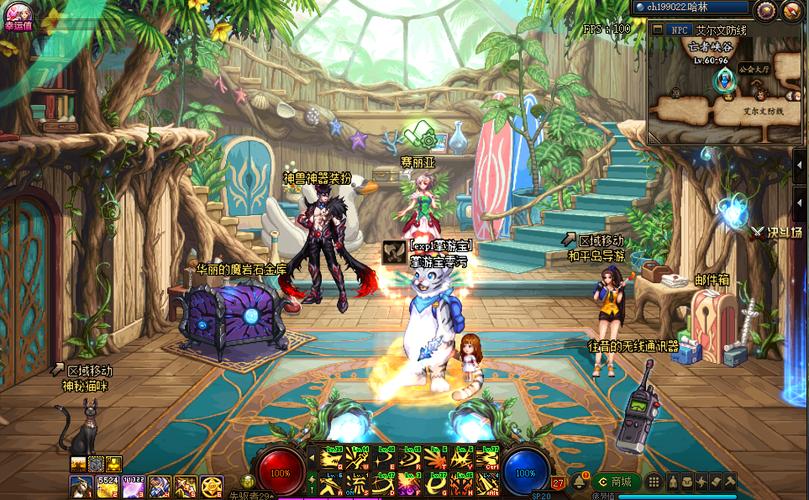Click the minimap collapse box beside NPC
The image size is (809, 500).
658,30
